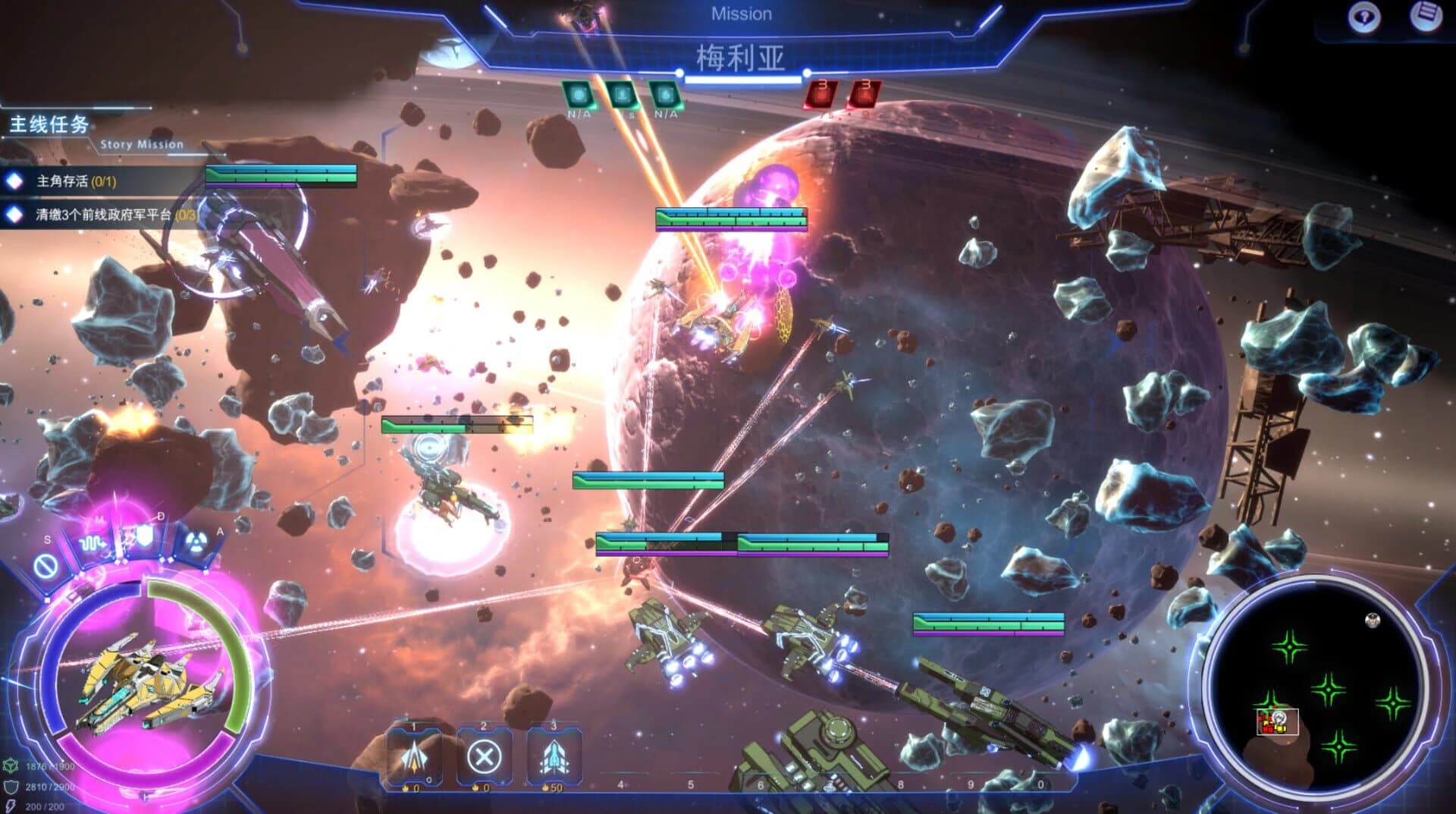Select the 50-cost ship icon in hotbar slot 3
Screen dimensions: 1456x814
click(x=556, y=757)
